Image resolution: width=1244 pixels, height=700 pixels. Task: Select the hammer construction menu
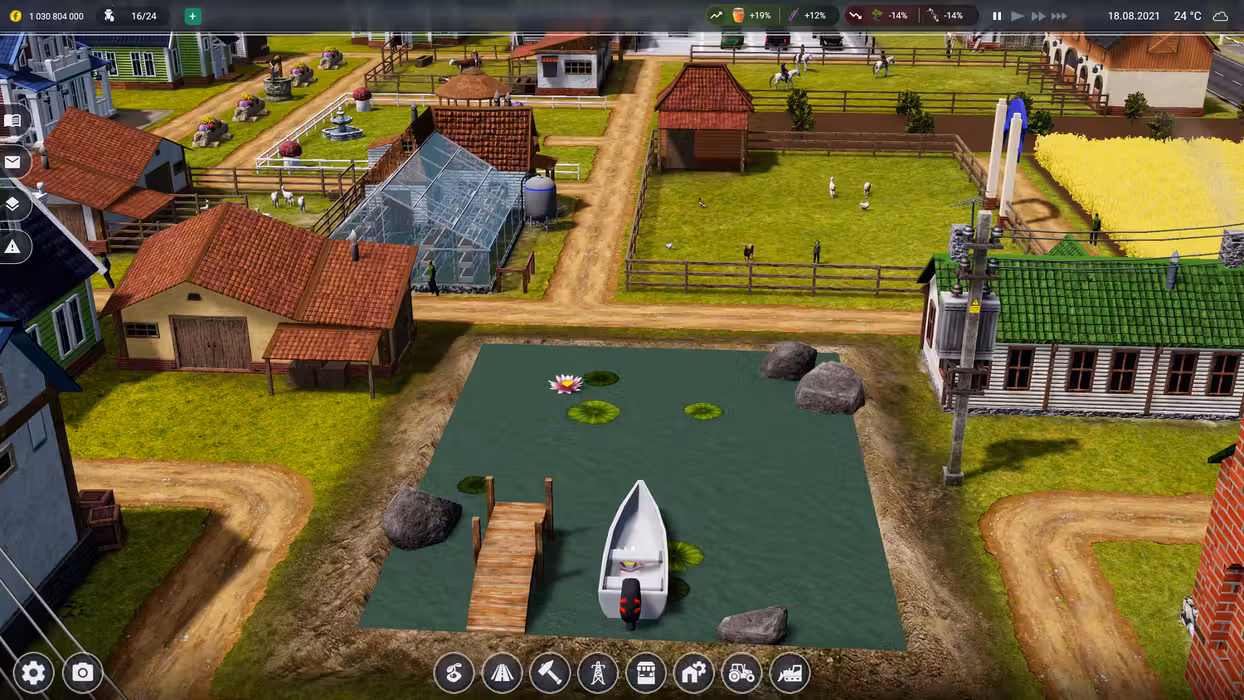tap(550, 673)
